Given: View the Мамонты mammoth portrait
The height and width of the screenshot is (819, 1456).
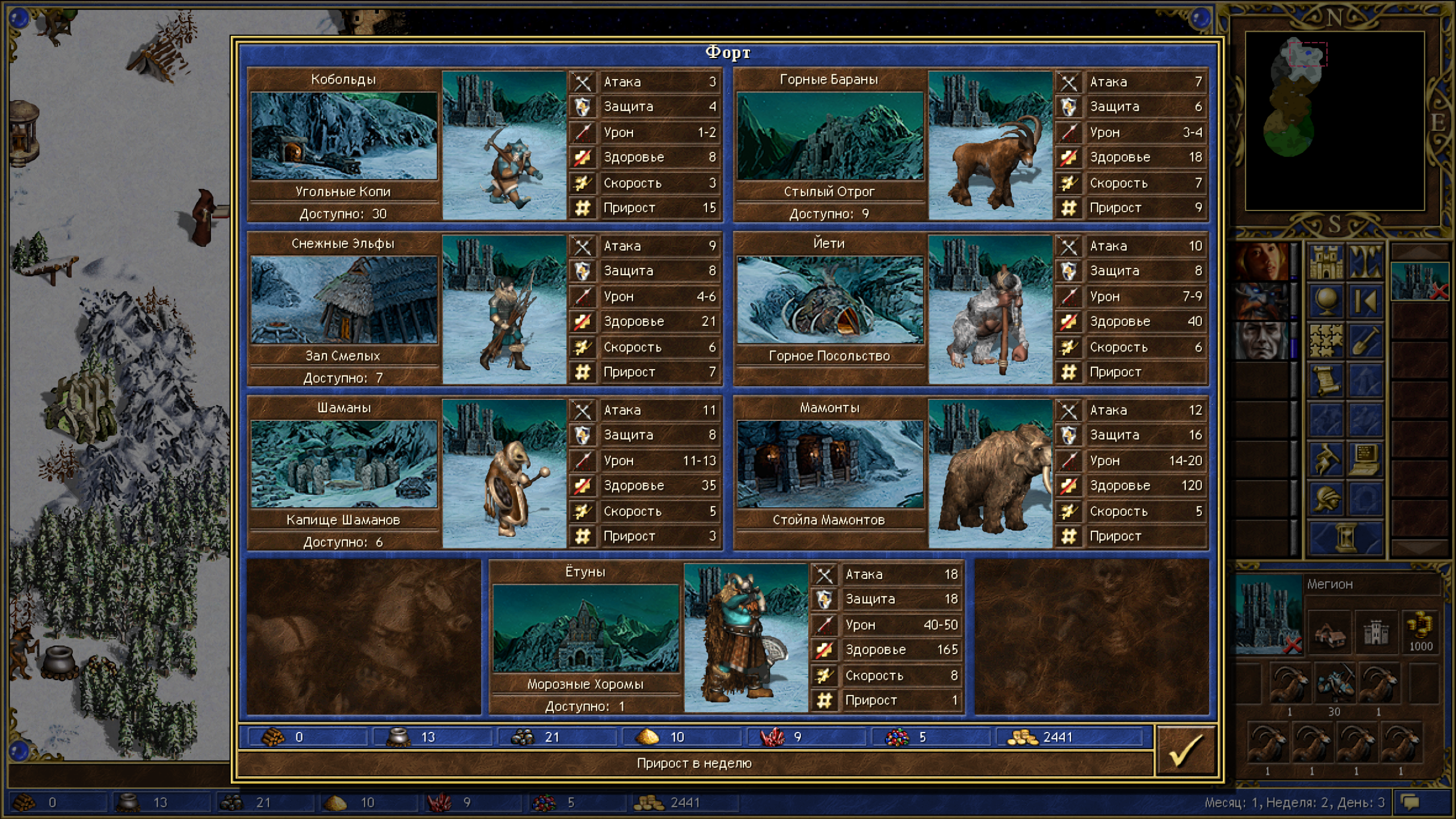Looking at the screenshot, I should 990,474.
